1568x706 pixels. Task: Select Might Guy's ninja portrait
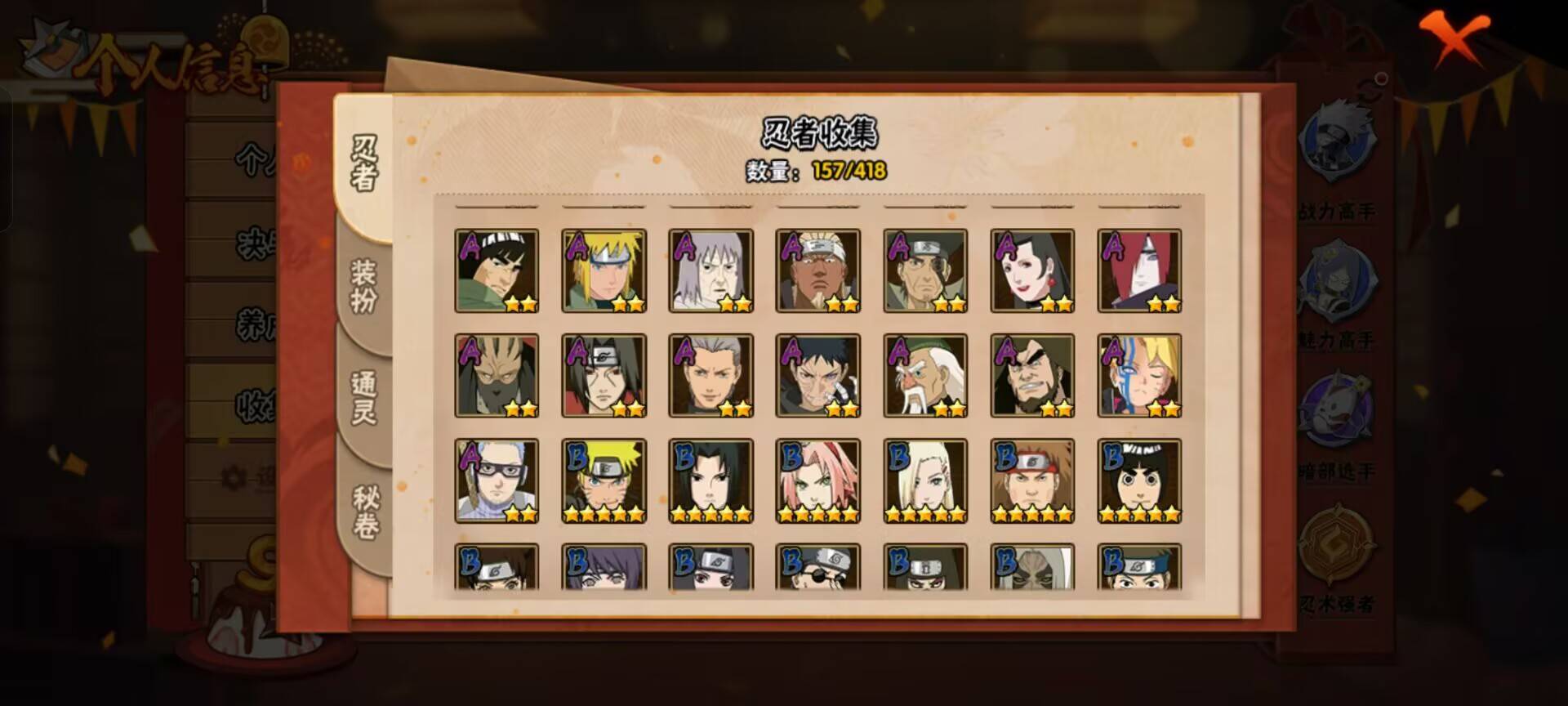coord(497,270)
